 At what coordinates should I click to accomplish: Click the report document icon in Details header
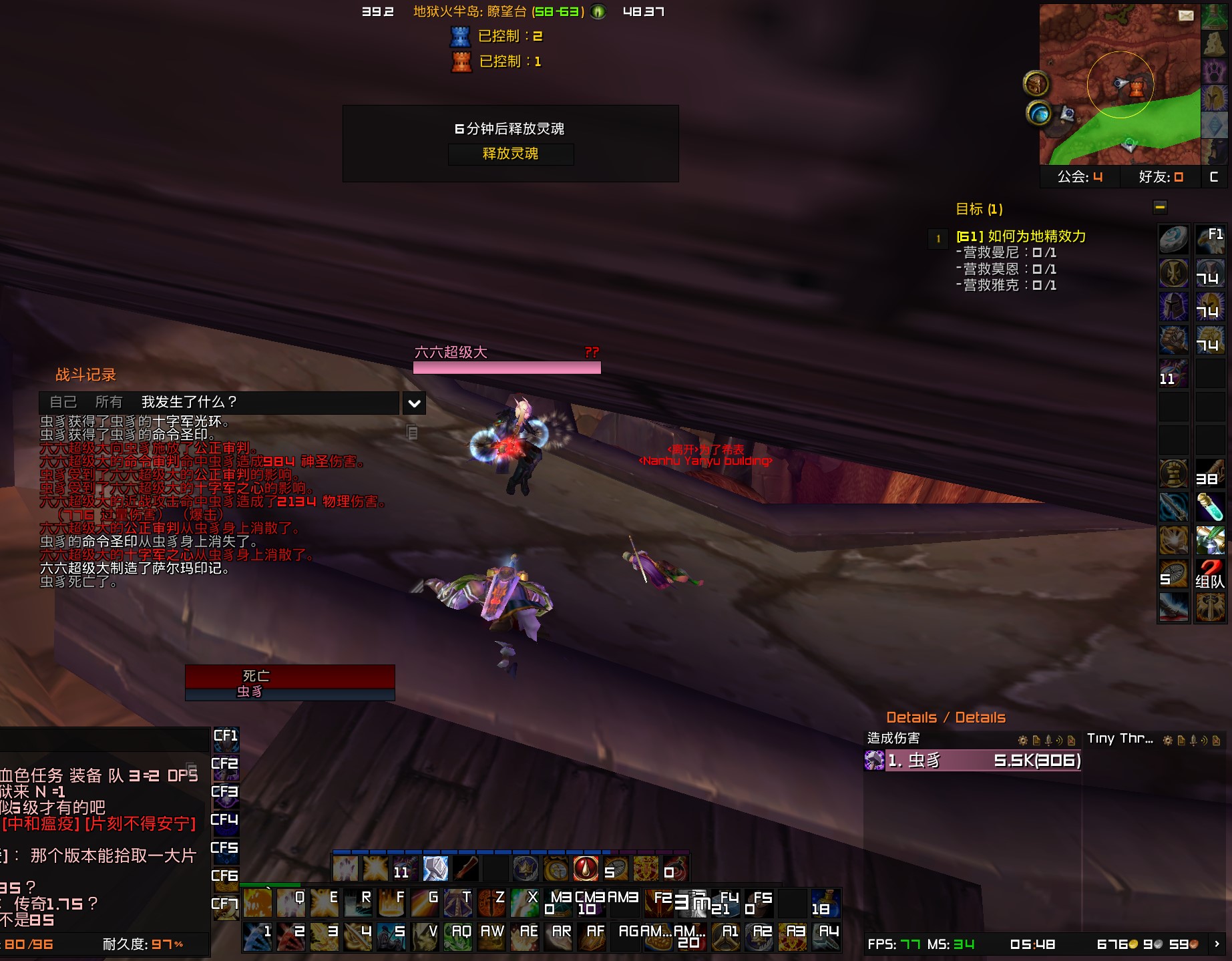tap(1036, 740)
